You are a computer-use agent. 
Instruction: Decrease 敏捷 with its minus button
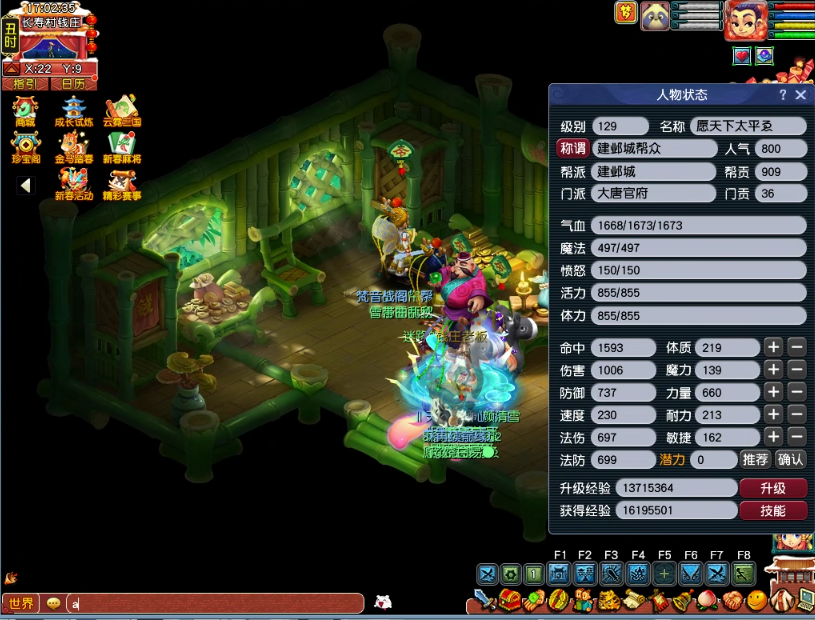[x=796, y=437]
